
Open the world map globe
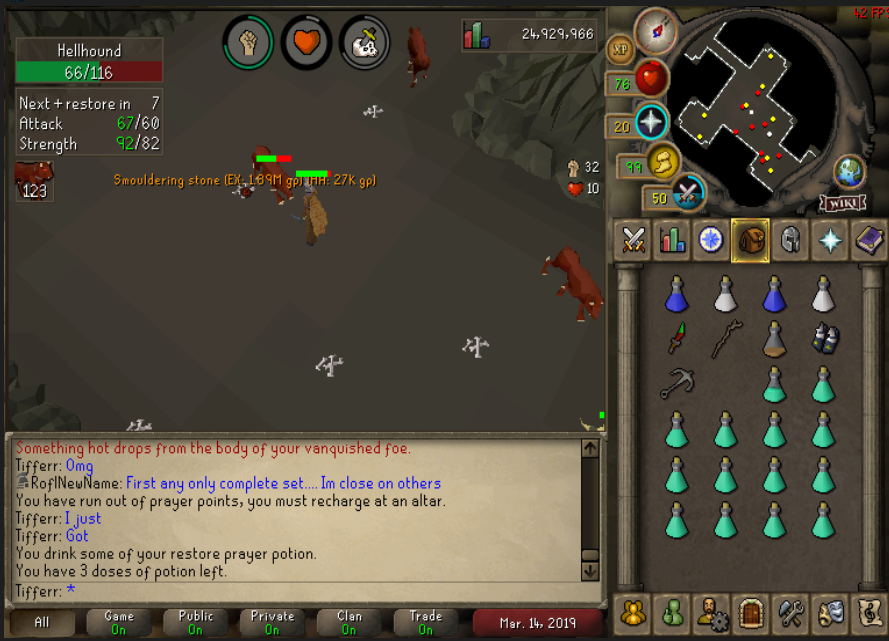850,171
